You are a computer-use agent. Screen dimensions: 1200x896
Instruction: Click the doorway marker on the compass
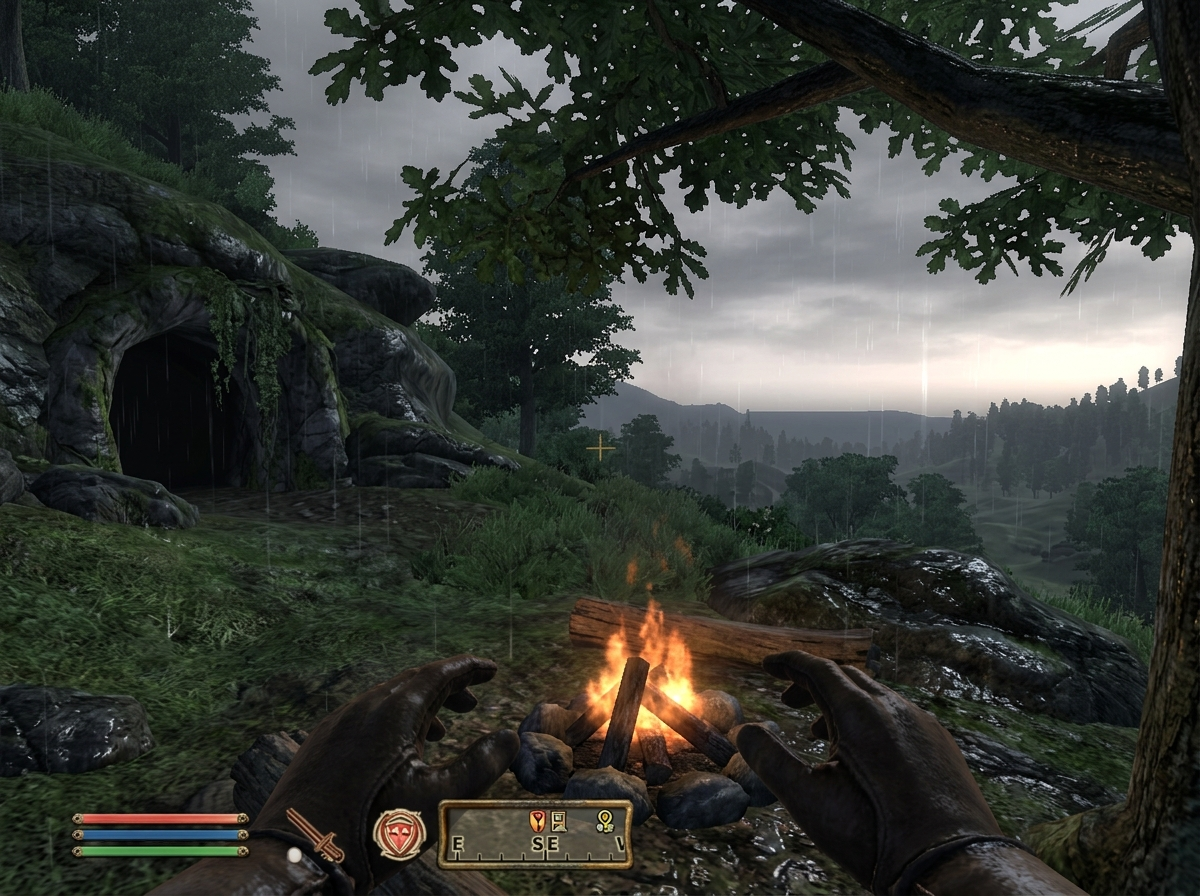tap(558, 821)
